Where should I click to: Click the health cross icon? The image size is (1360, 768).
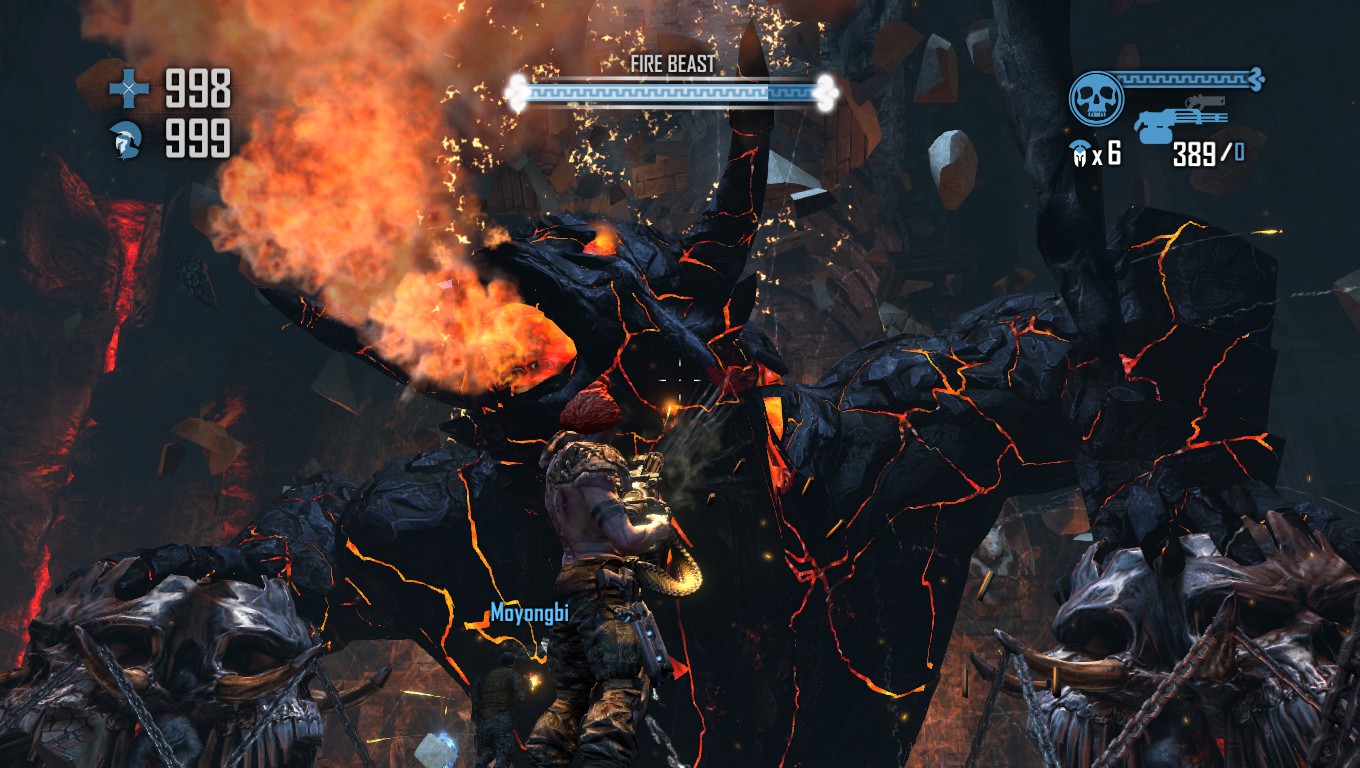point(129,90)
